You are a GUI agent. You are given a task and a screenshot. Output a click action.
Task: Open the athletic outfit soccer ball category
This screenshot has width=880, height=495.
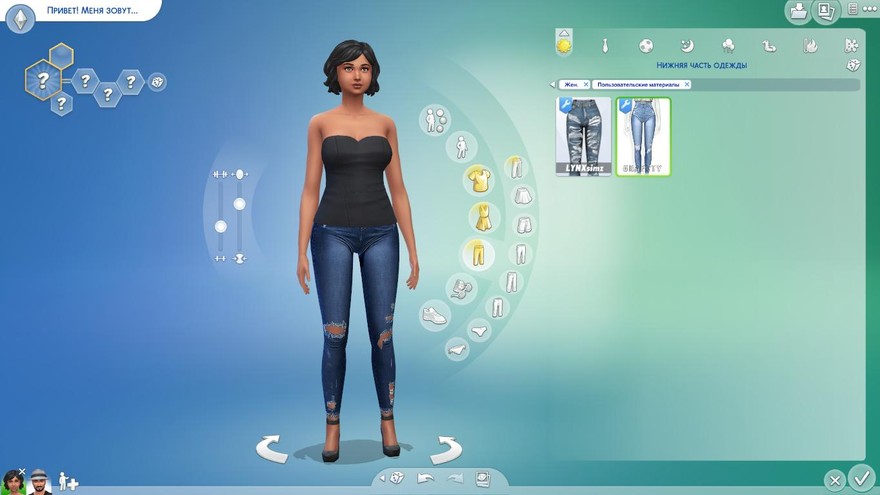pos(646,45)
